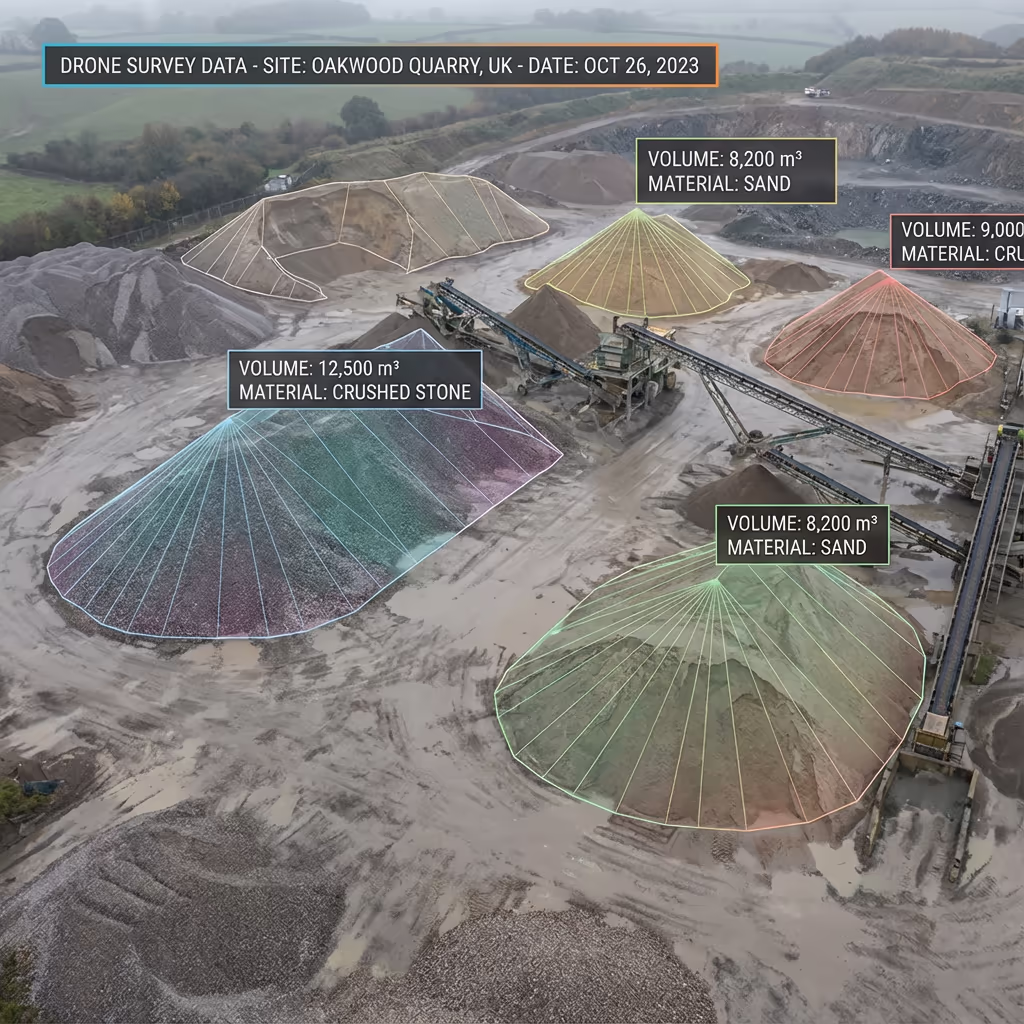Open the Oakwood Quarry survey data banner
Screen dimensions: 1024x1024
point(380,66)
